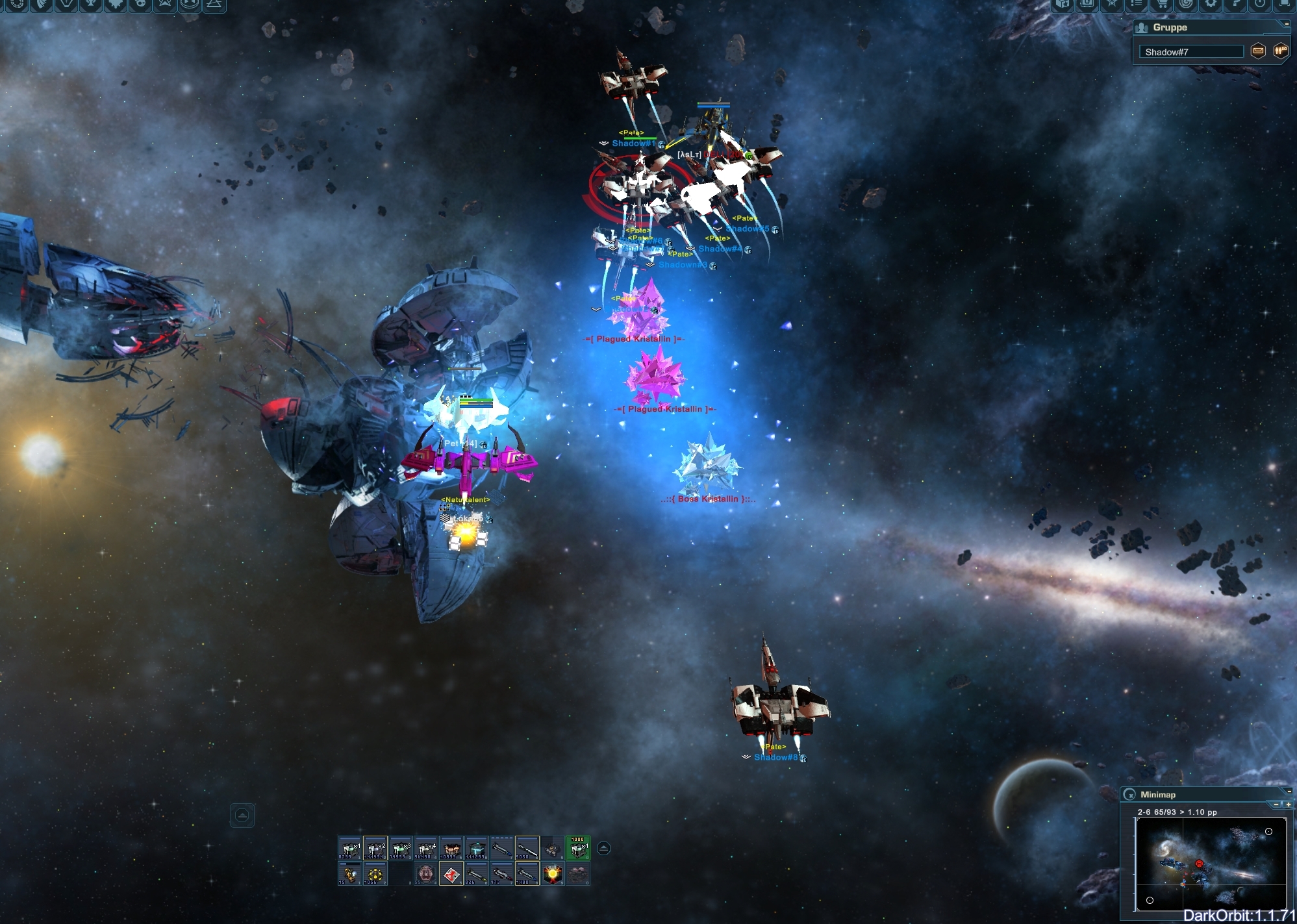Zoom out the minimap with the minus button
This screenshot has width=1297, height=924.
[1276, 805]
